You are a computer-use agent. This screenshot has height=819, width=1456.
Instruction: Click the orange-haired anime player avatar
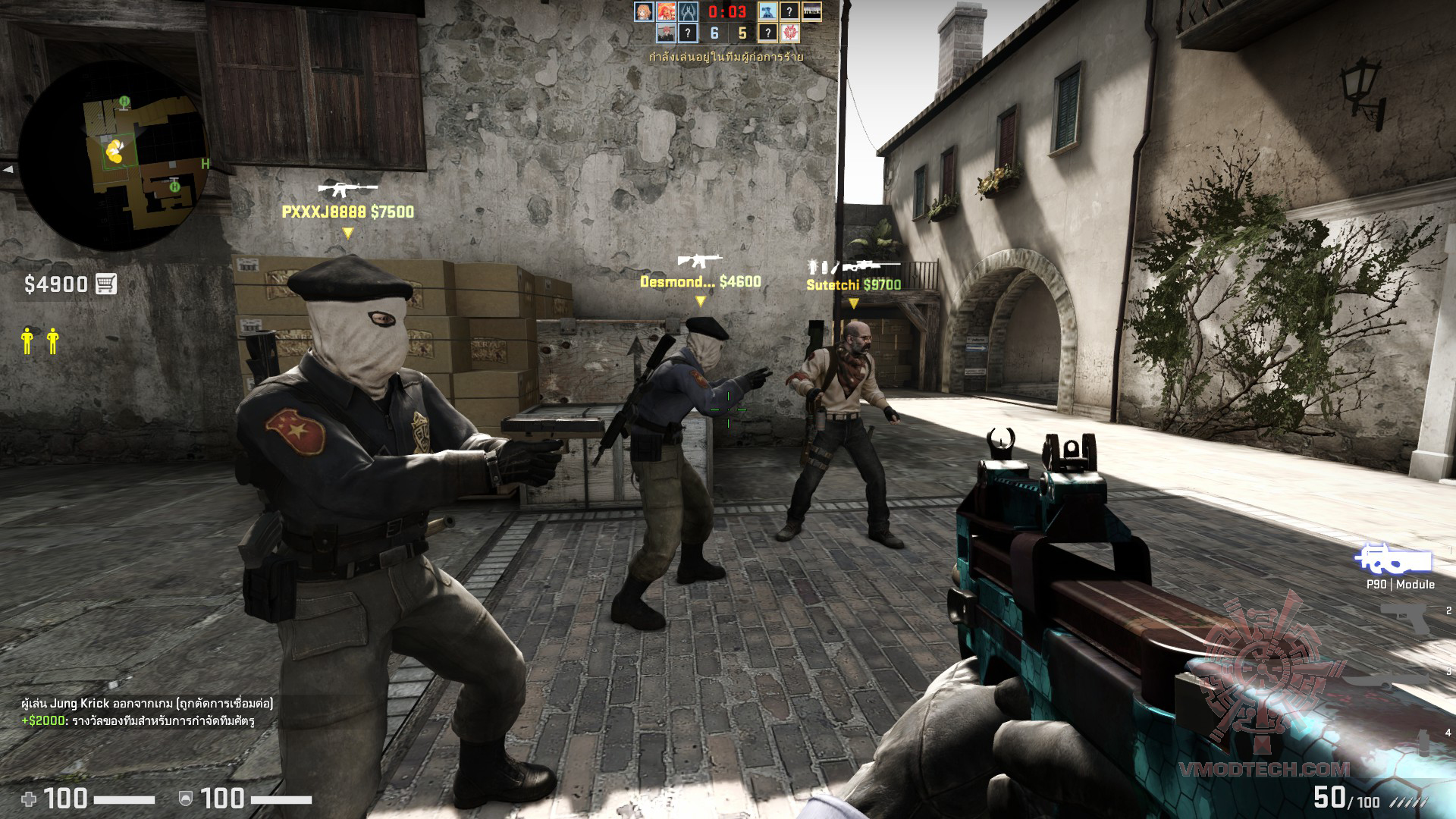666,11
